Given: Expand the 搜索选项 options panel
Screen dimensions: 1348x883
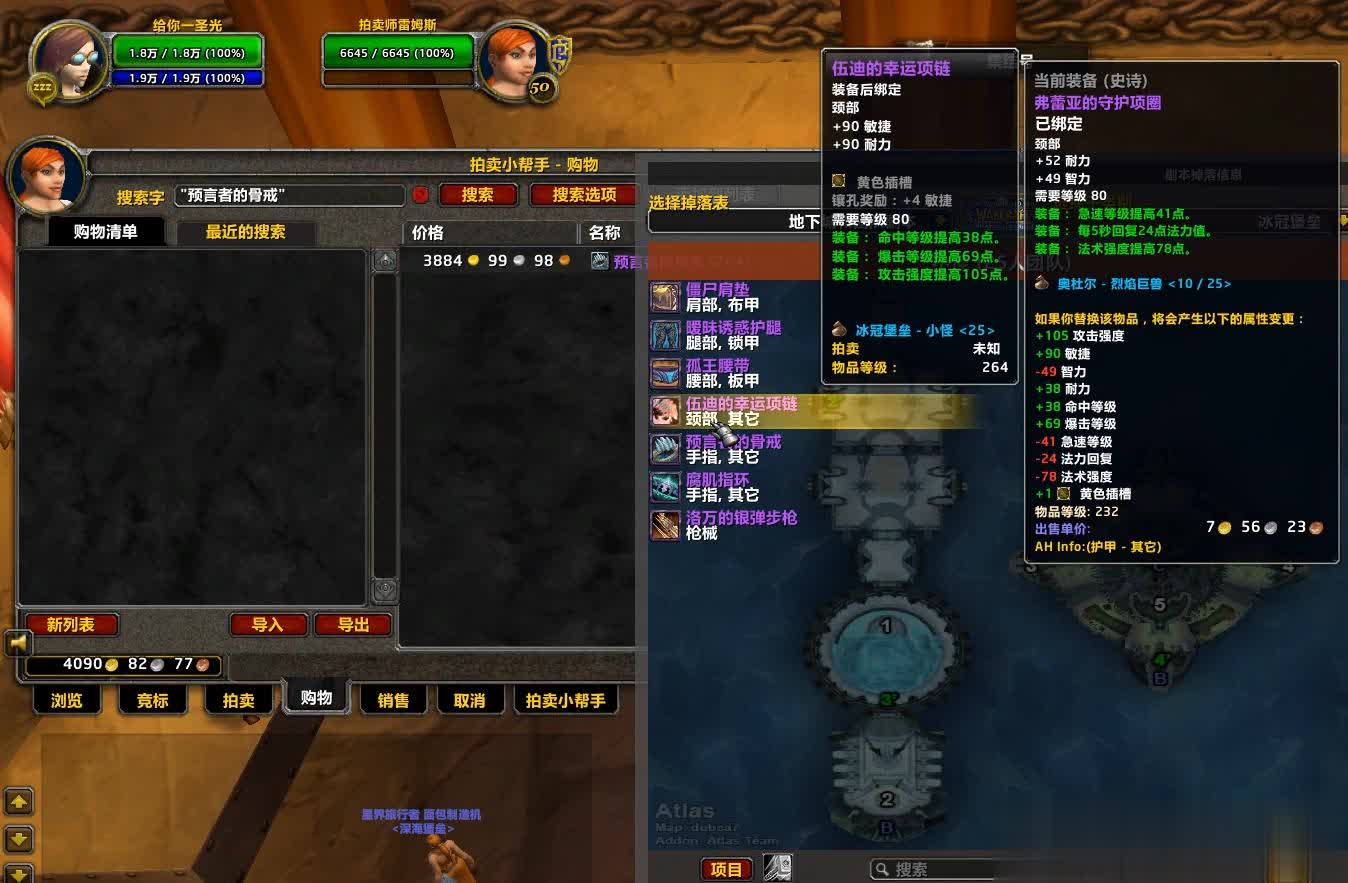Looking at the screenshot, I should pyautogui.click(x=586, y=196).
